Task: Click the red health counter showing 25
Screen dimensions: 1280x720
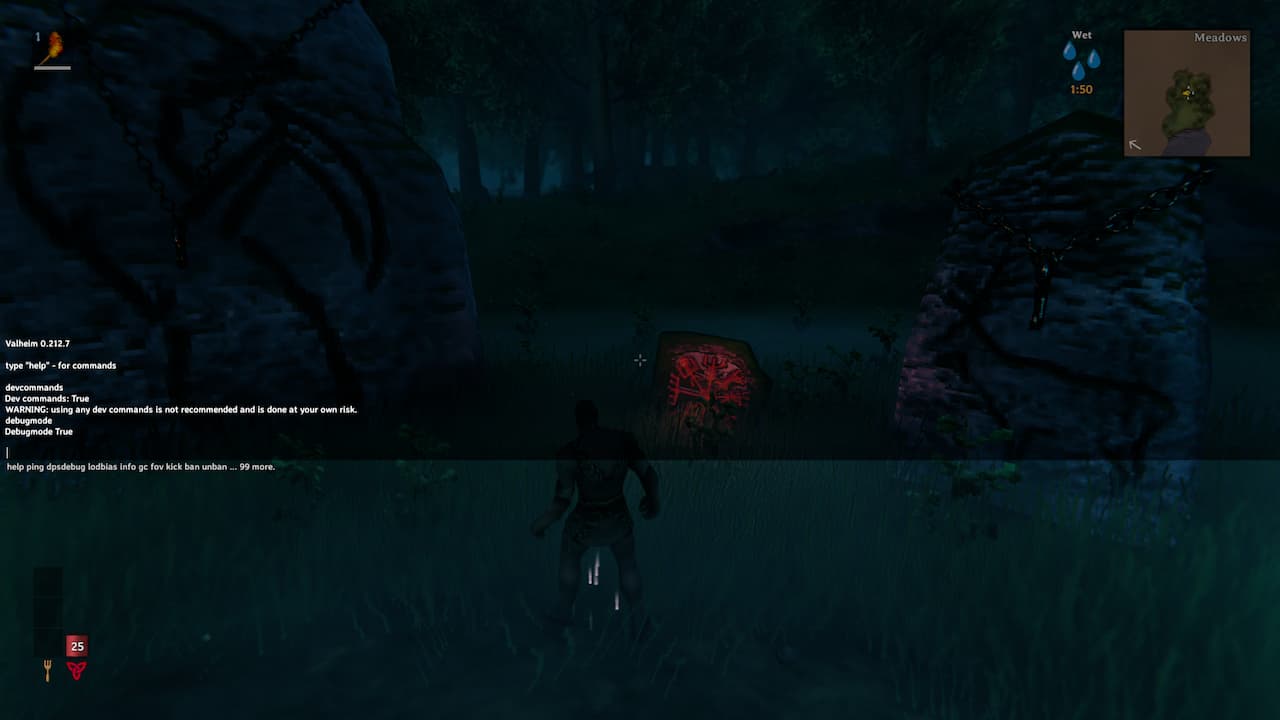Action: tap(77, 646)
